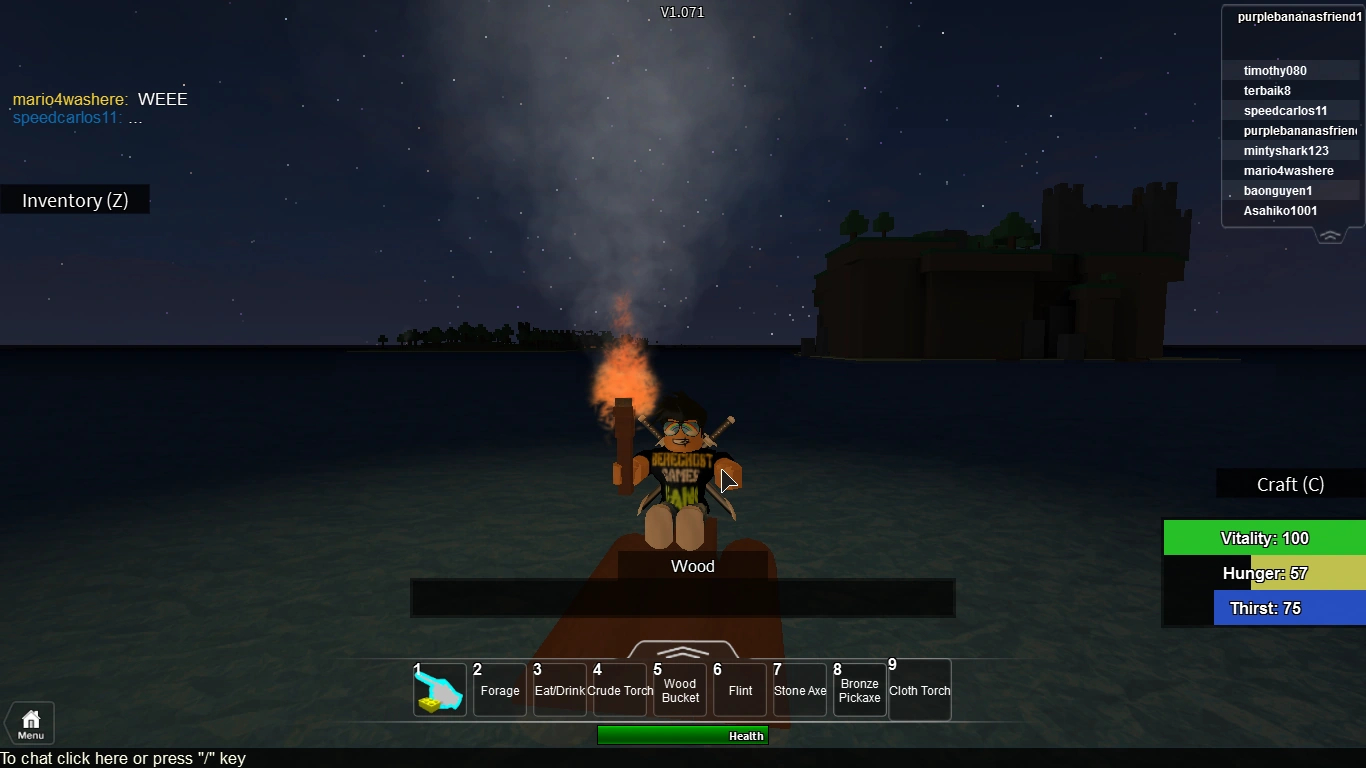The height and width of the screenshot is (768, 1366).
Task: Select player mintyshark123 in the list
Action: pos(1286,150)
